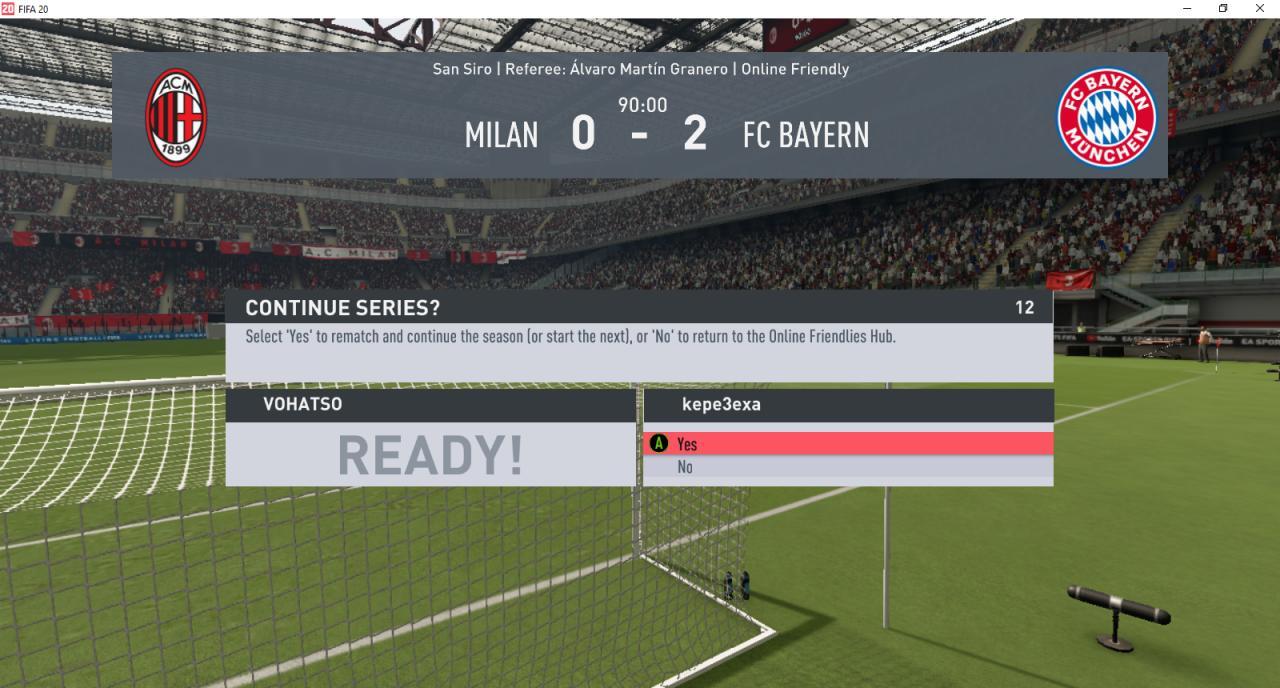The height and width of the screenshot is (688, 1280).
Task: Choose 'Yes' to continue the series
Action: 847,444
